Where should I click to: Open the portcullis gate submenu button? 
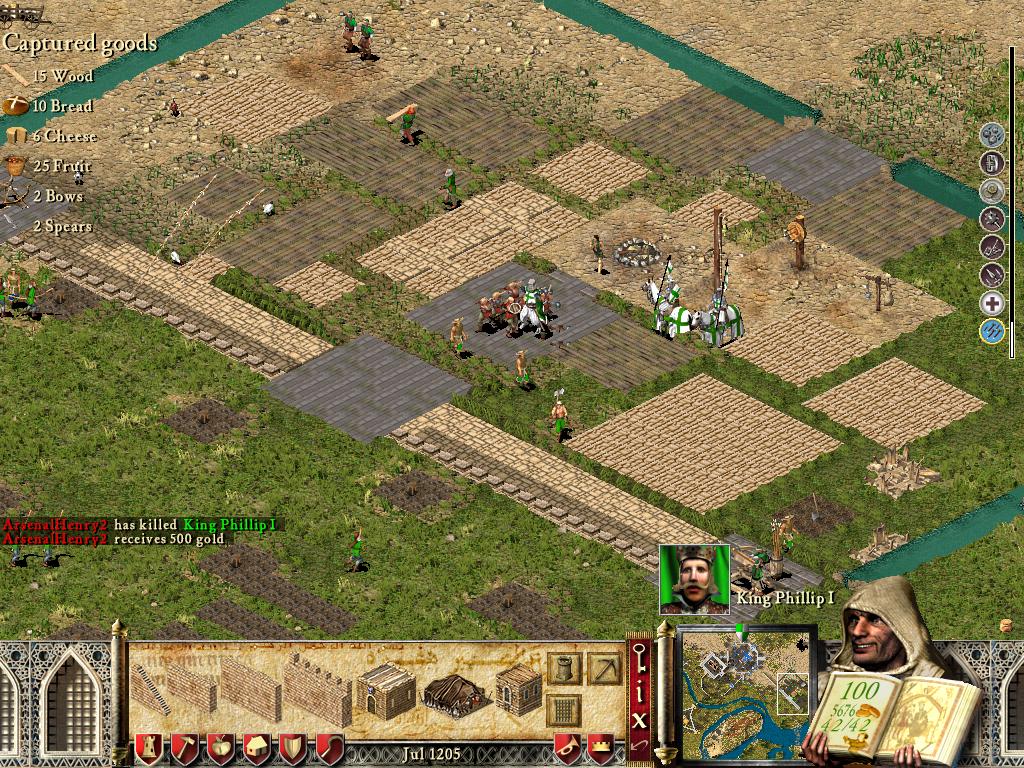563,712
